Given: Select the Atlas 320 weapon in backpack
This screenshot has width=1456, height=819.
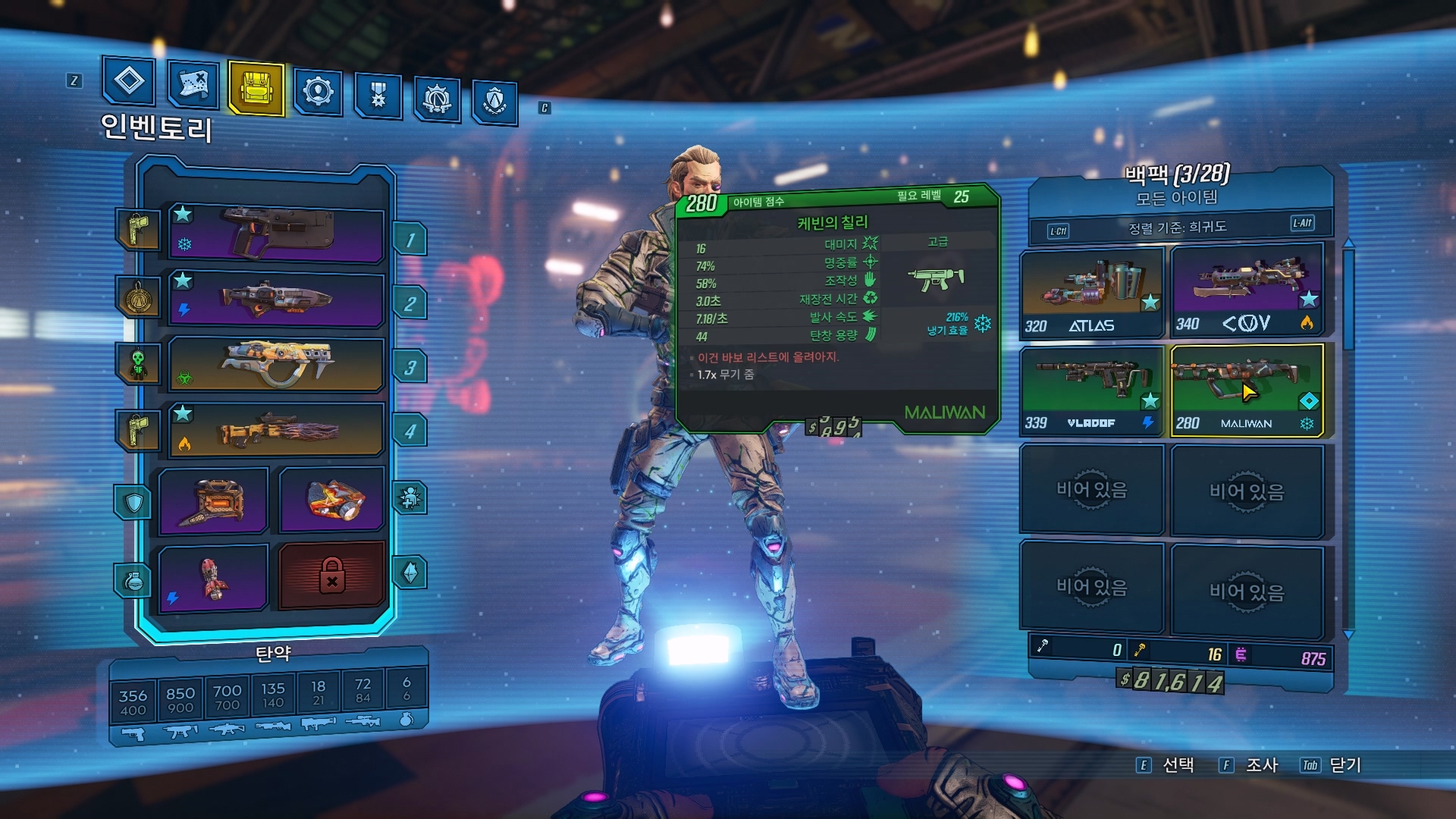Looking at the screenshot, I should (1091, 293).
